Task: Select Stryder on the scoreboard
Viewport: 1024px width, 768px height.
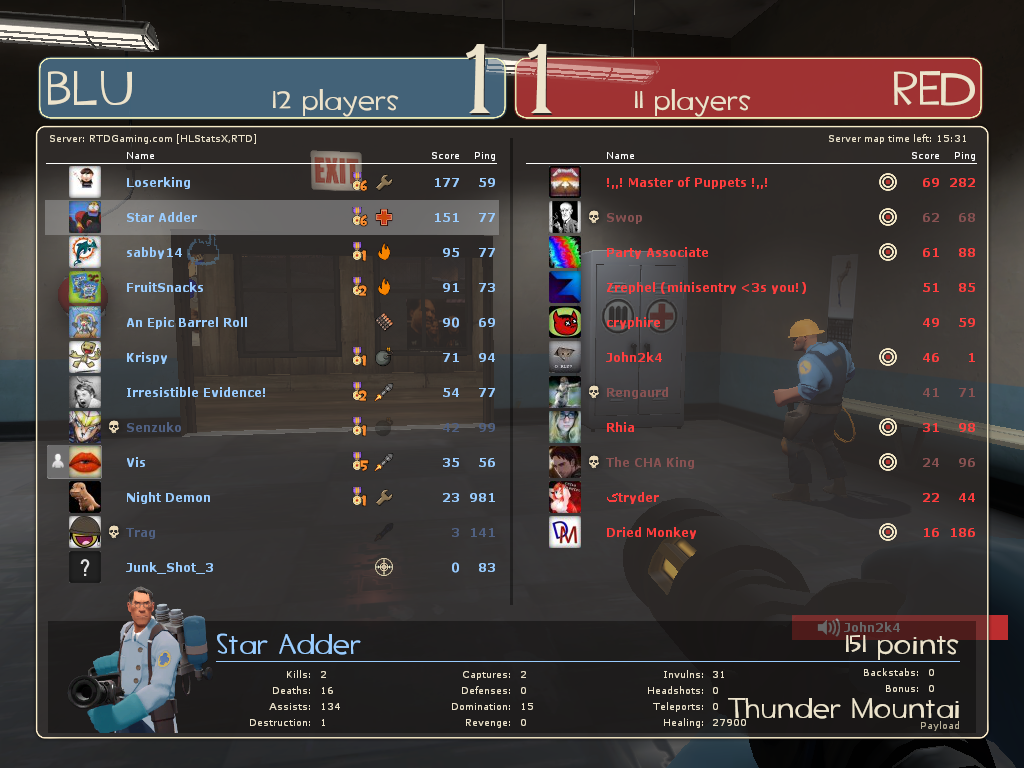Action: point(633,498)
